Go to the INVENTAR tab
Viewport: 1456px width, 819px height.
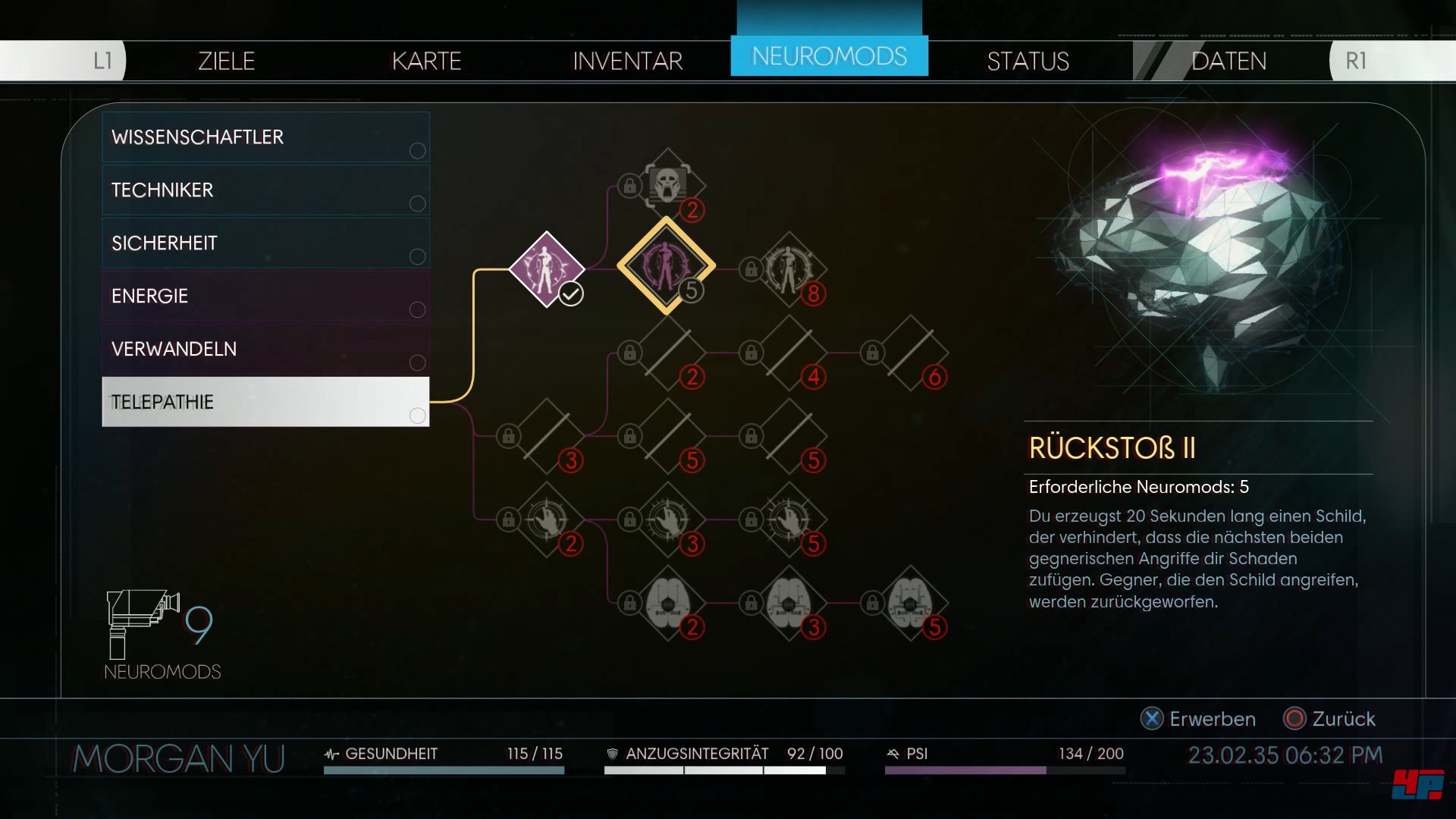pos(627,61)
